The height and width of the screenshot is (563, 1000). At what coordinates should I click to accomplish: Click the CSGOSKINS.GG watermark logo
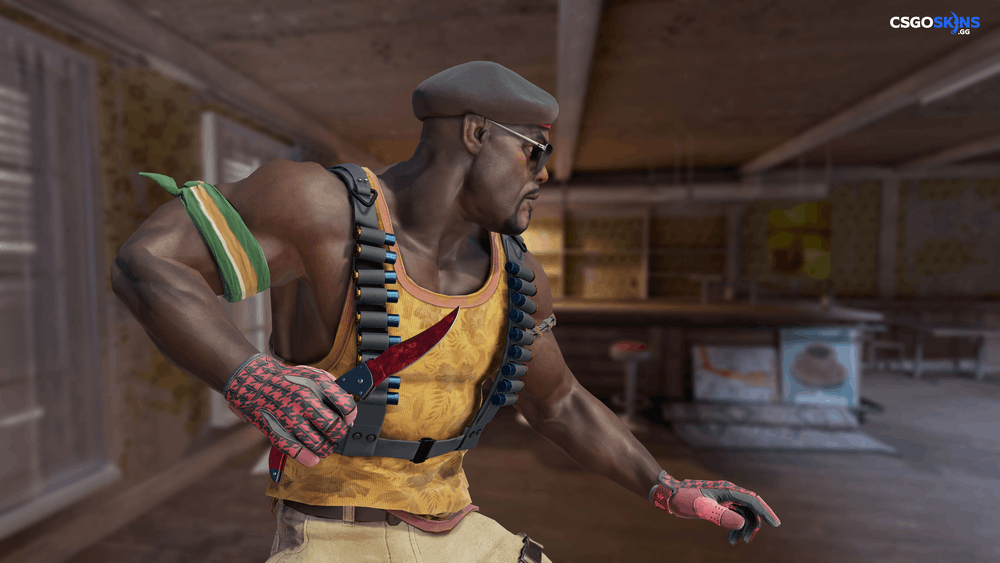[935, 23]
